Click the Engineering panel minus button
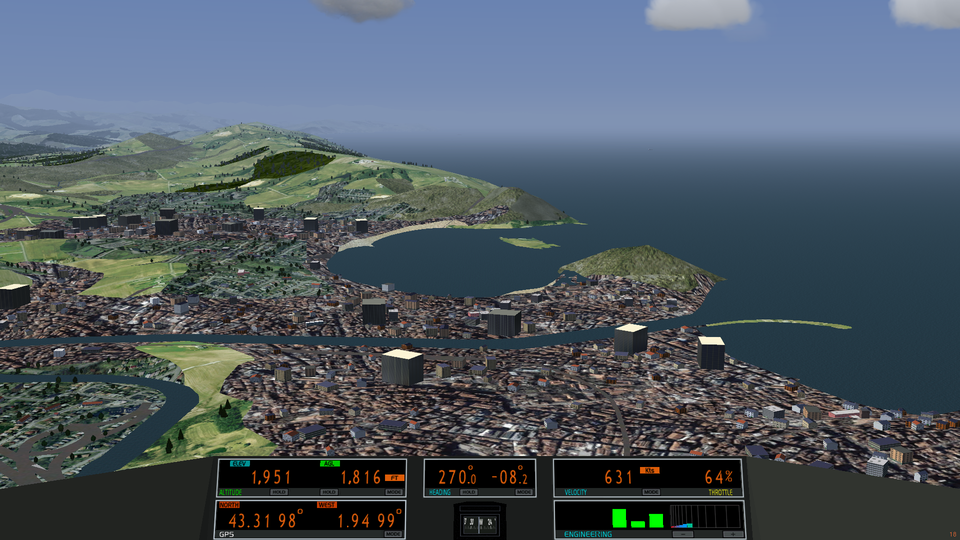This screenshot has width=960, height=540. pos(684,534)
